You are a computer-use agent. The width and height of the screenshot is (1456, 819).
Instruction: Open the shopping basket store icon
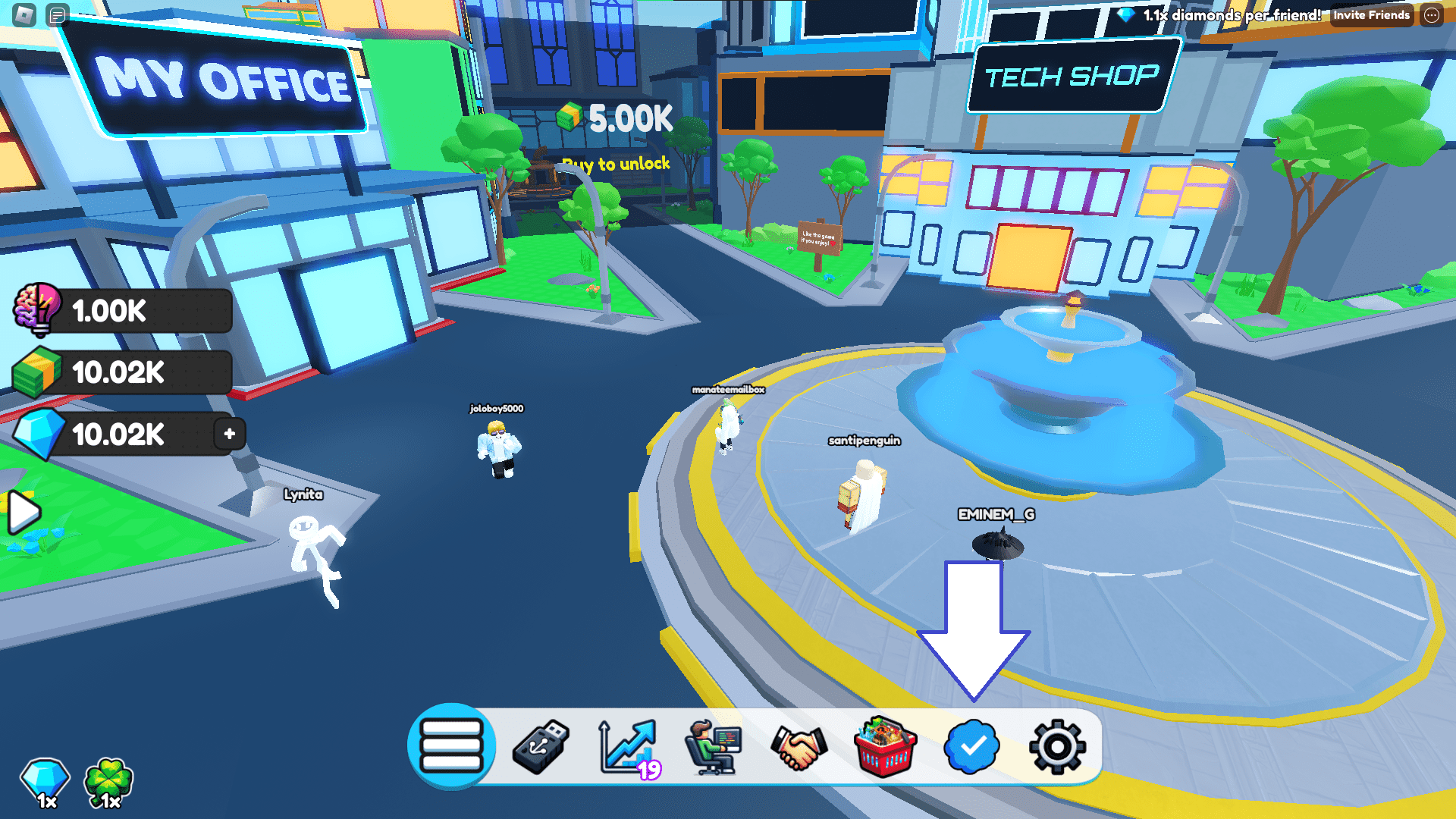pos(884,746)
